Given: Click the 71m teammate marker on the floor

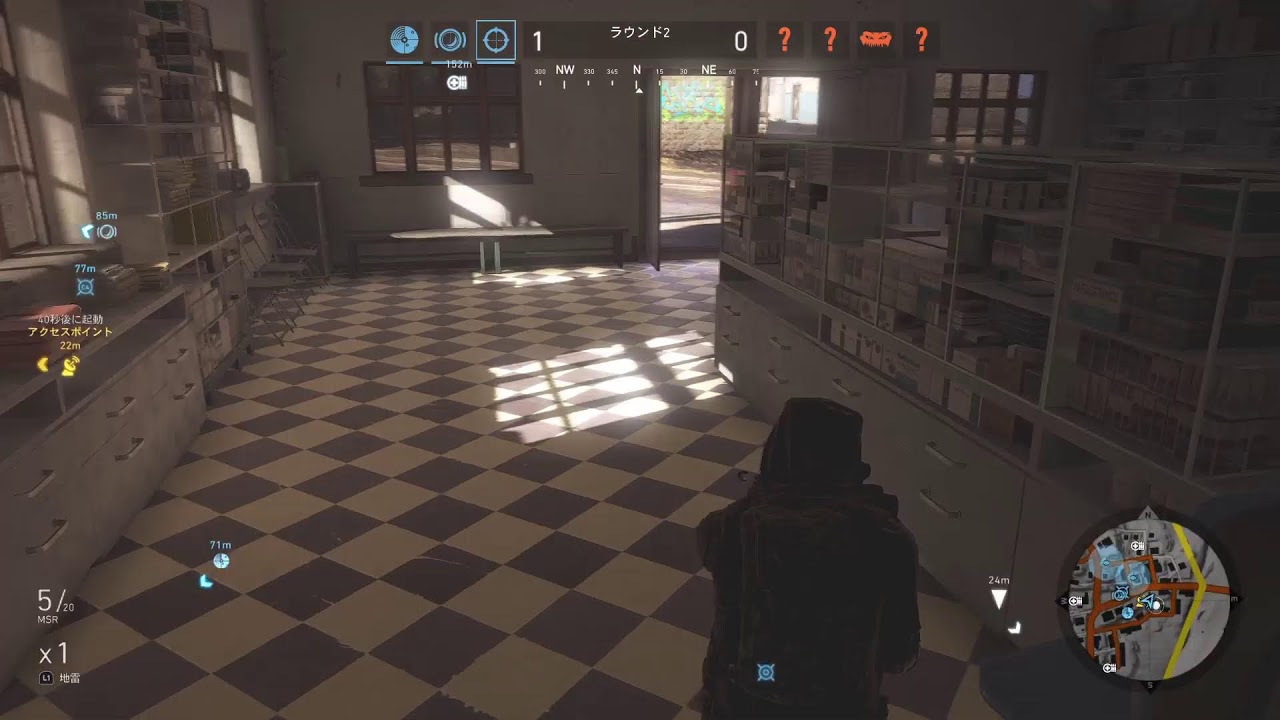Looking at the screenshot, I should [x=221, y=561].
